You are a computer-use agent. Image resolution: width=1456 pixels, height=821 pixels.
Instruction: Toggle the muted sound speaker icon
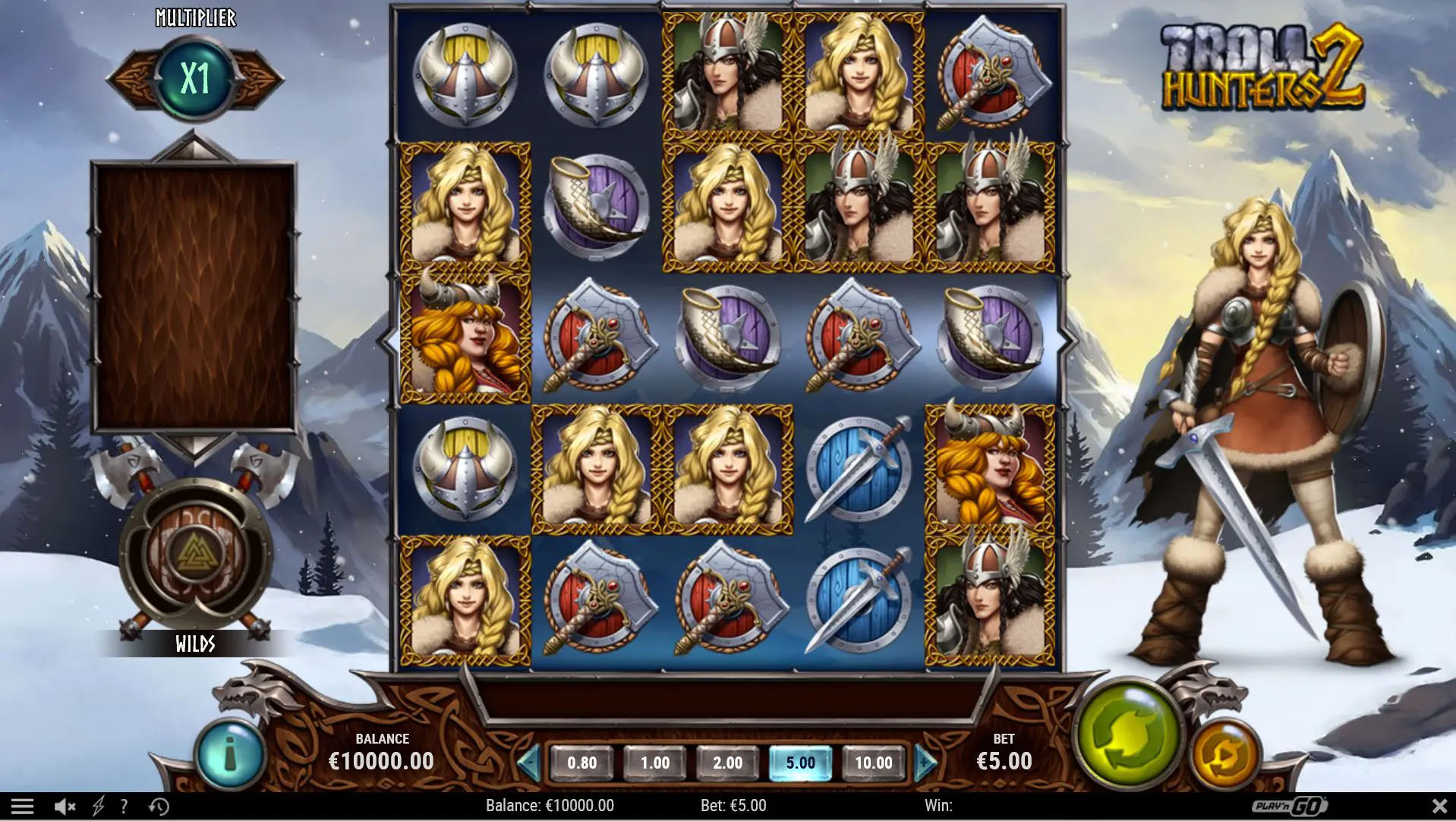65,806
